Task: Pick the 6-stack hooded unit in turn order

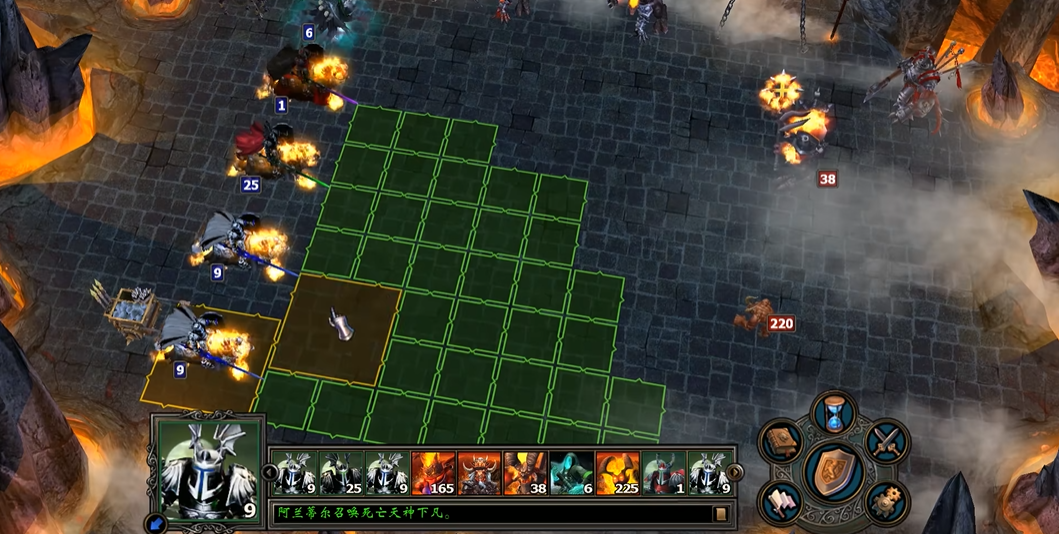Action: [x=571, y=473]
